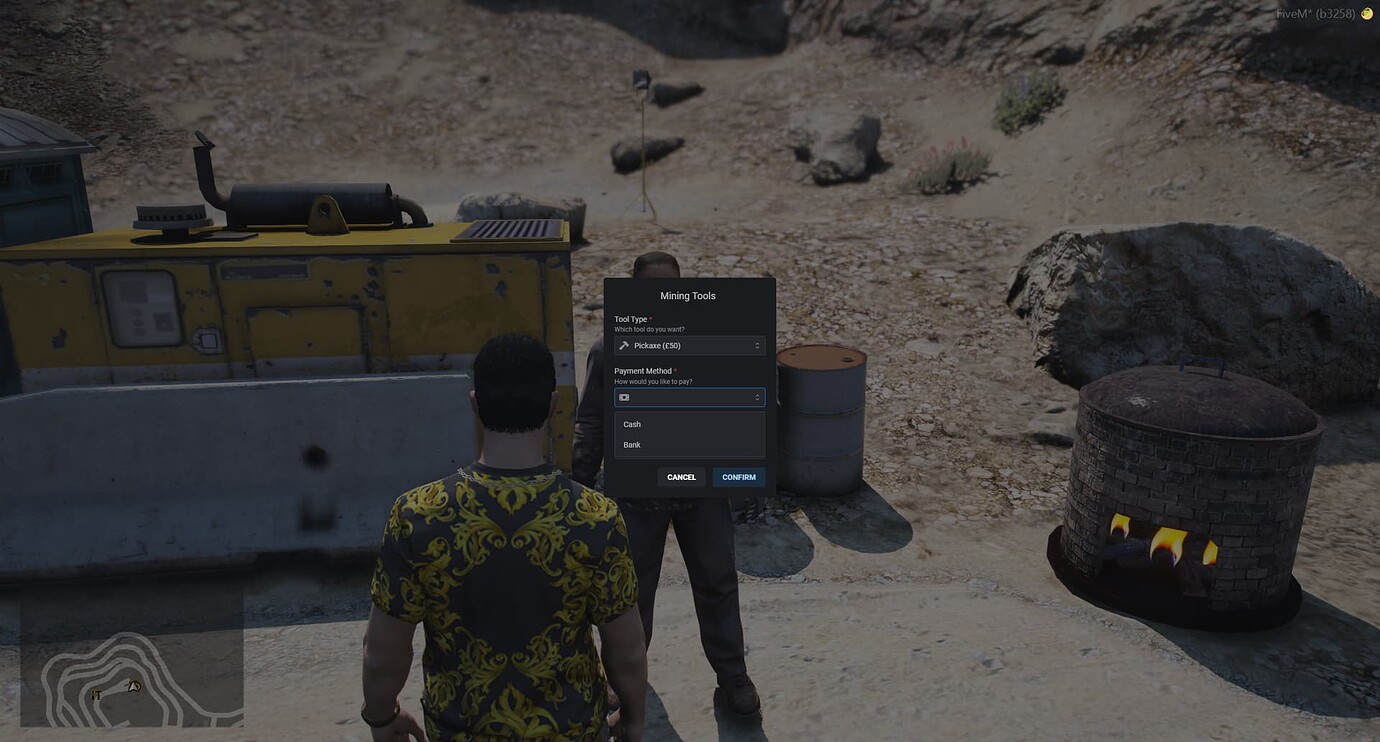Screen dimensions: 1380x742
Task: Click the red asterisk next to Tool Type
Action: click(x=651, y=318)
